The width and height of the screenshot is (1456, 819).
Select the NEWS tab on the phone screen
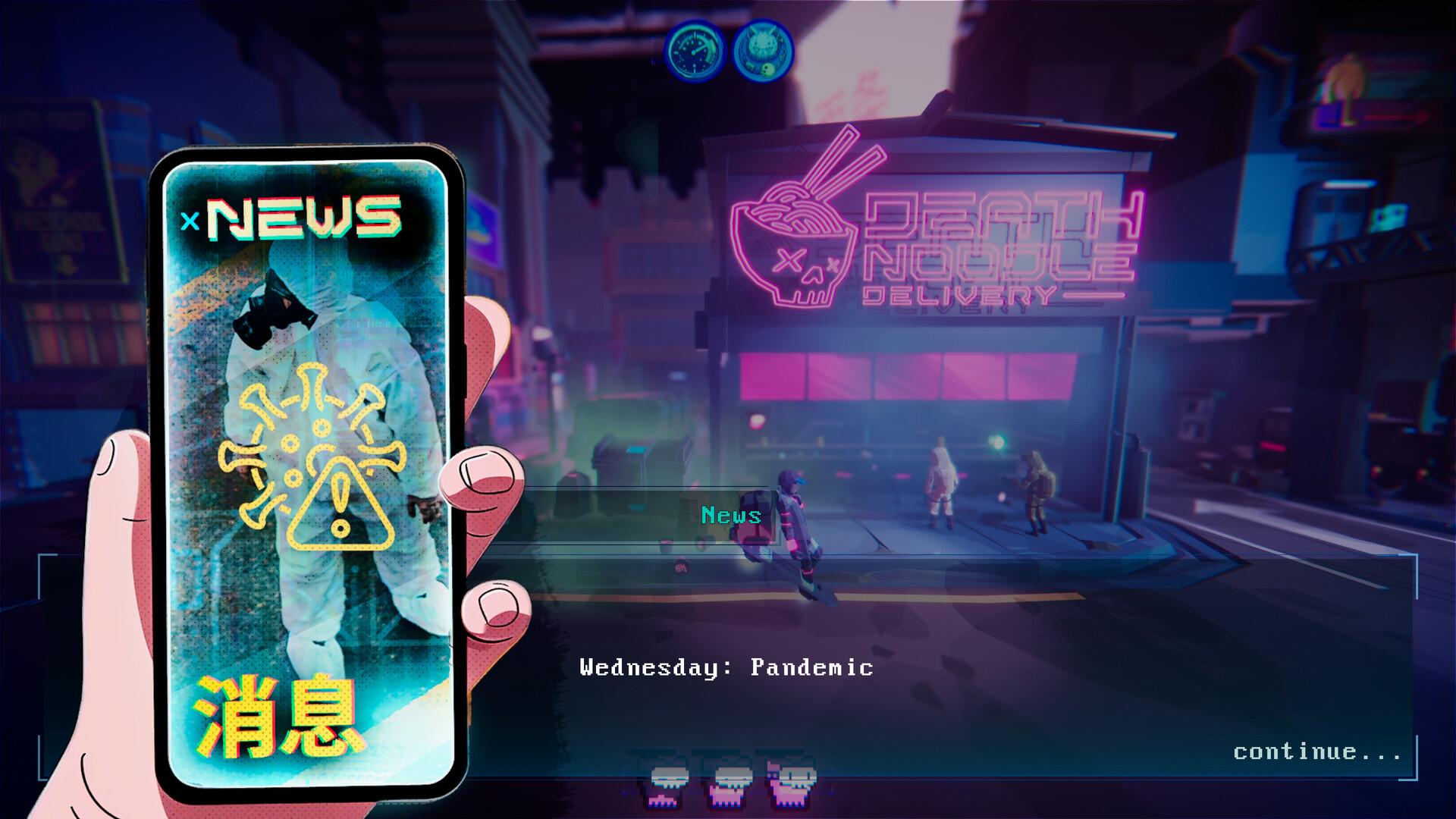303,218
